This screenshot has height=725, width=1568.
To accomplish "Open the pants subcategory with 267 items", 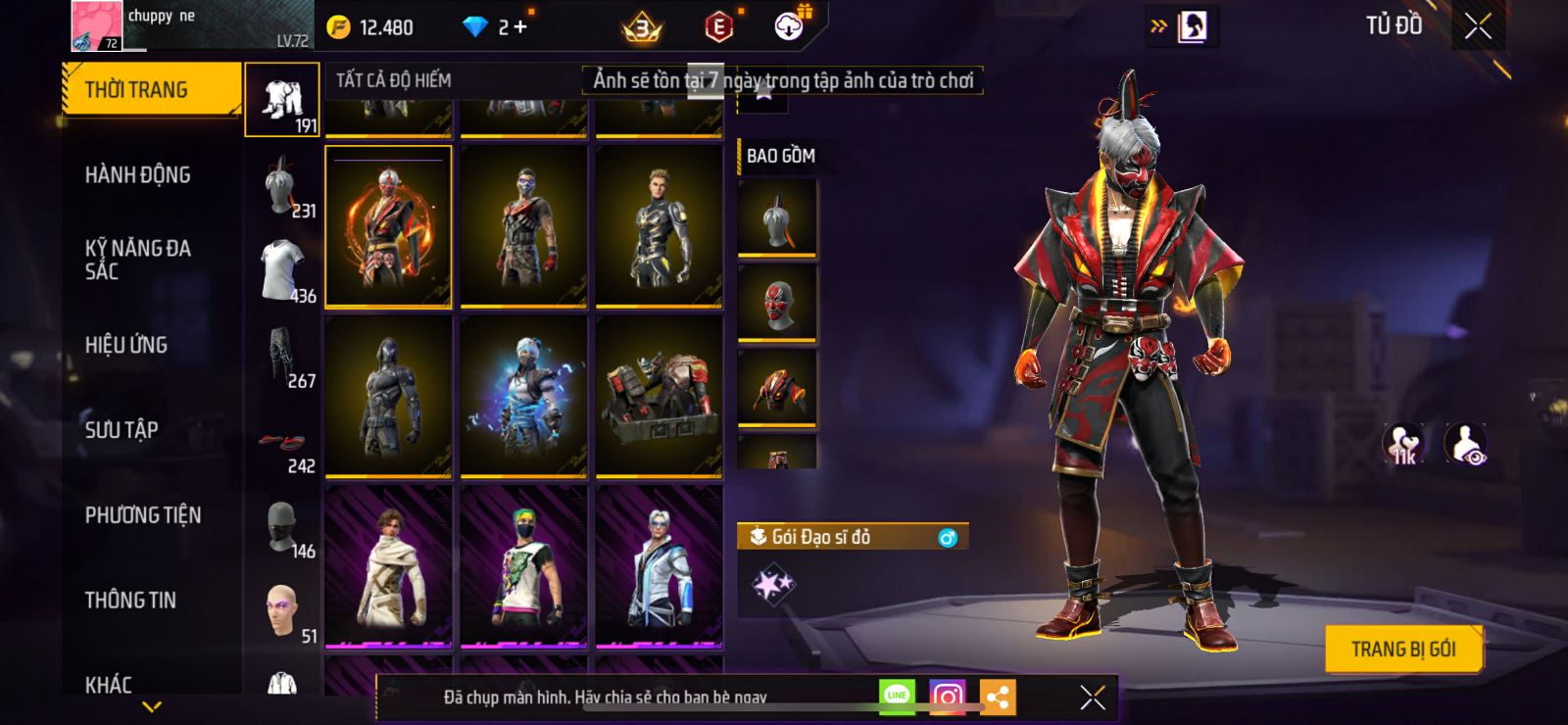I will click(282, 361).
